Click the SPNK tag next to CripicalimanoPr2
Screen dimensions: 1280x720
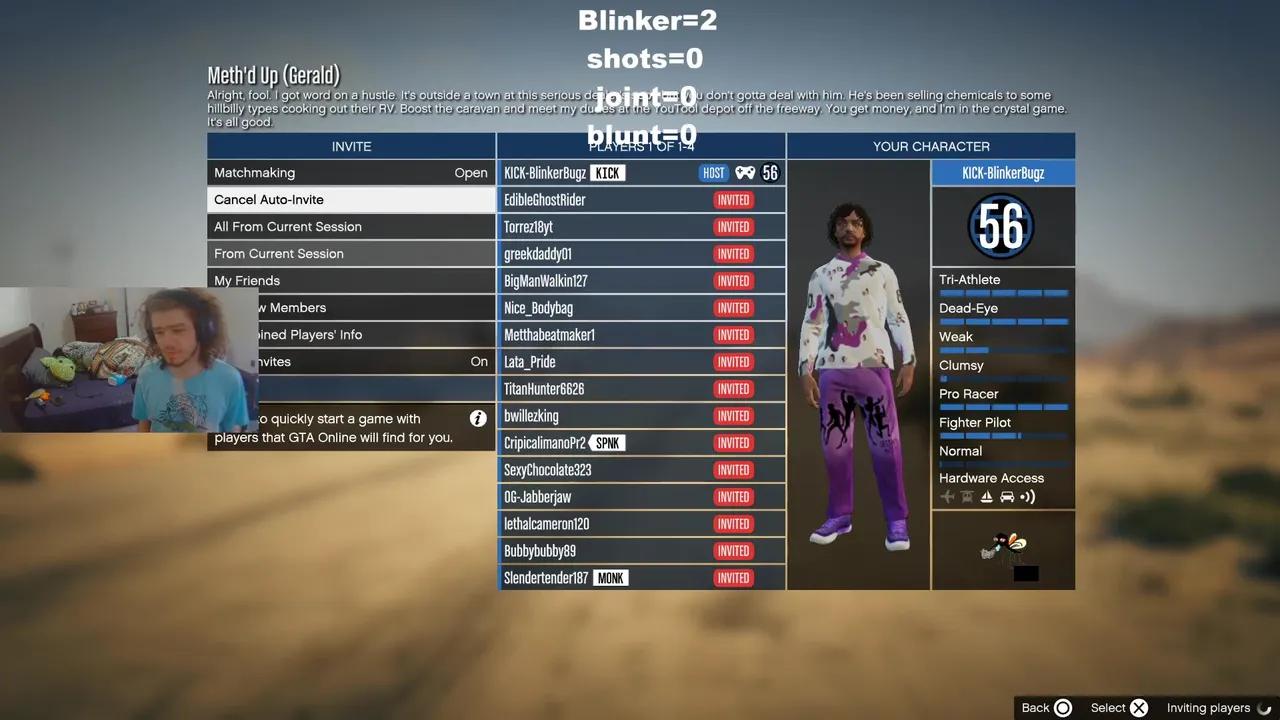[610, 443]
